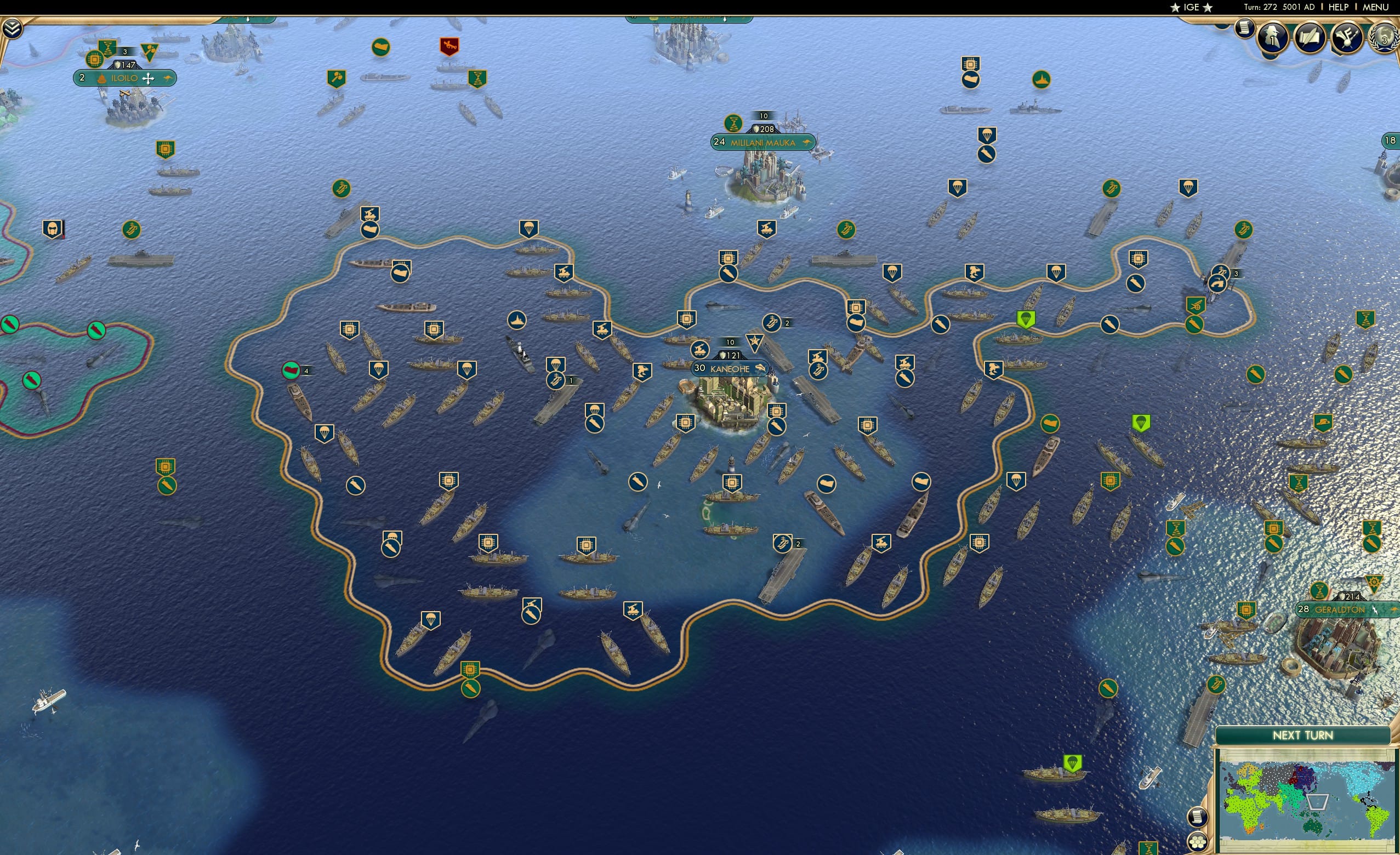Select the Great Admiral star icon near Kaneohe
Viewport: 1400px width, 855px height.
[x=755, y=342]
